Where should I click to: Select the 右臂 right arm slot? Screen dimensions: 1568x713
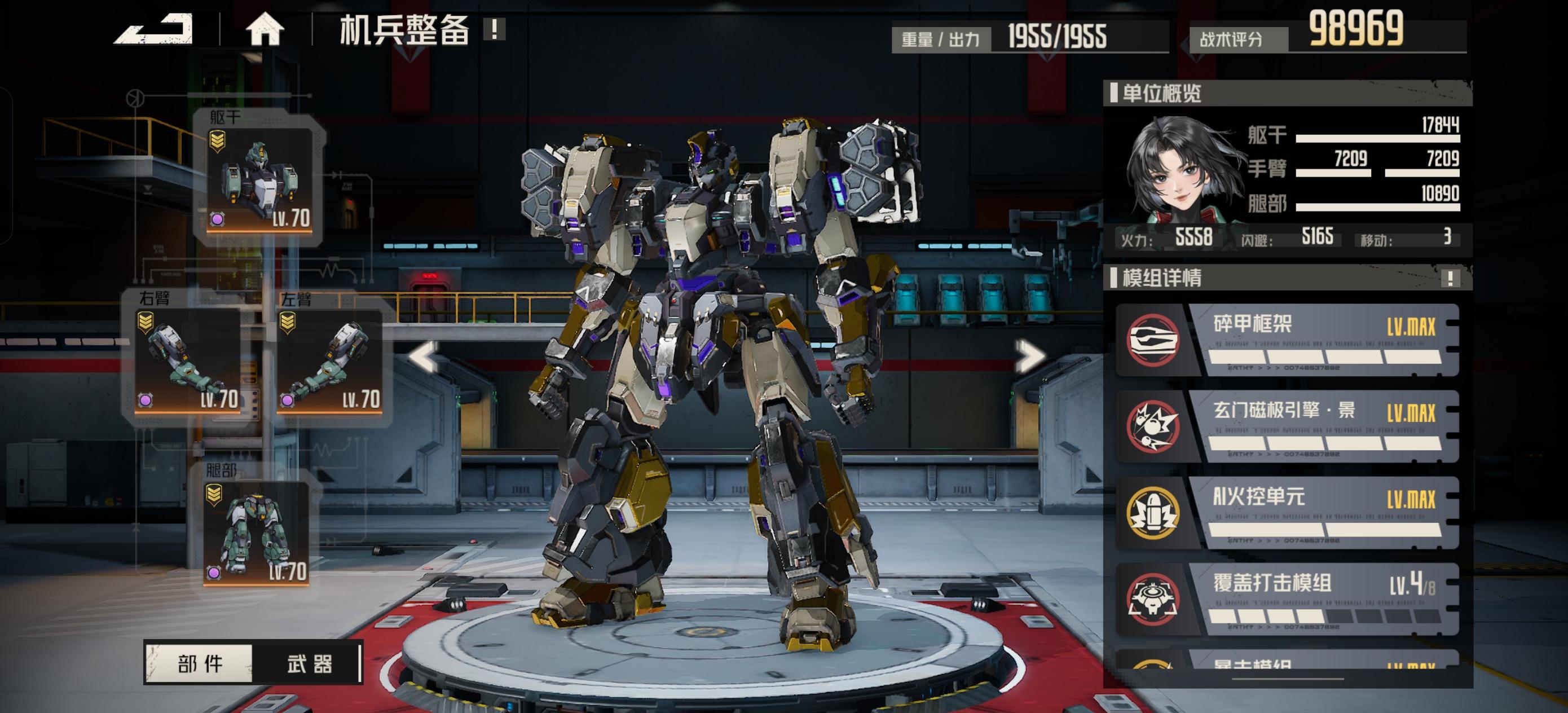(187, 359)
